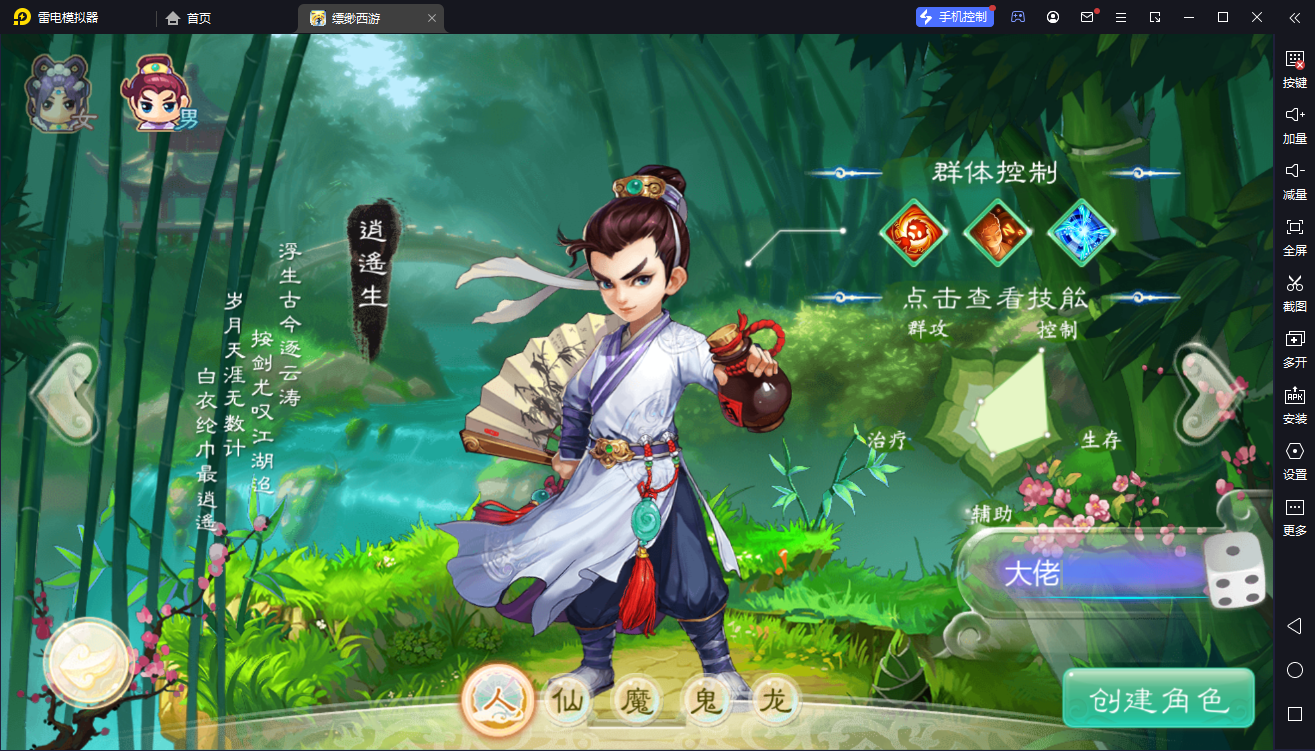The height and width of the screenshot is (751, 1315).
Task: Open the emulator hamburger menu
Action: pos(1121,17)
